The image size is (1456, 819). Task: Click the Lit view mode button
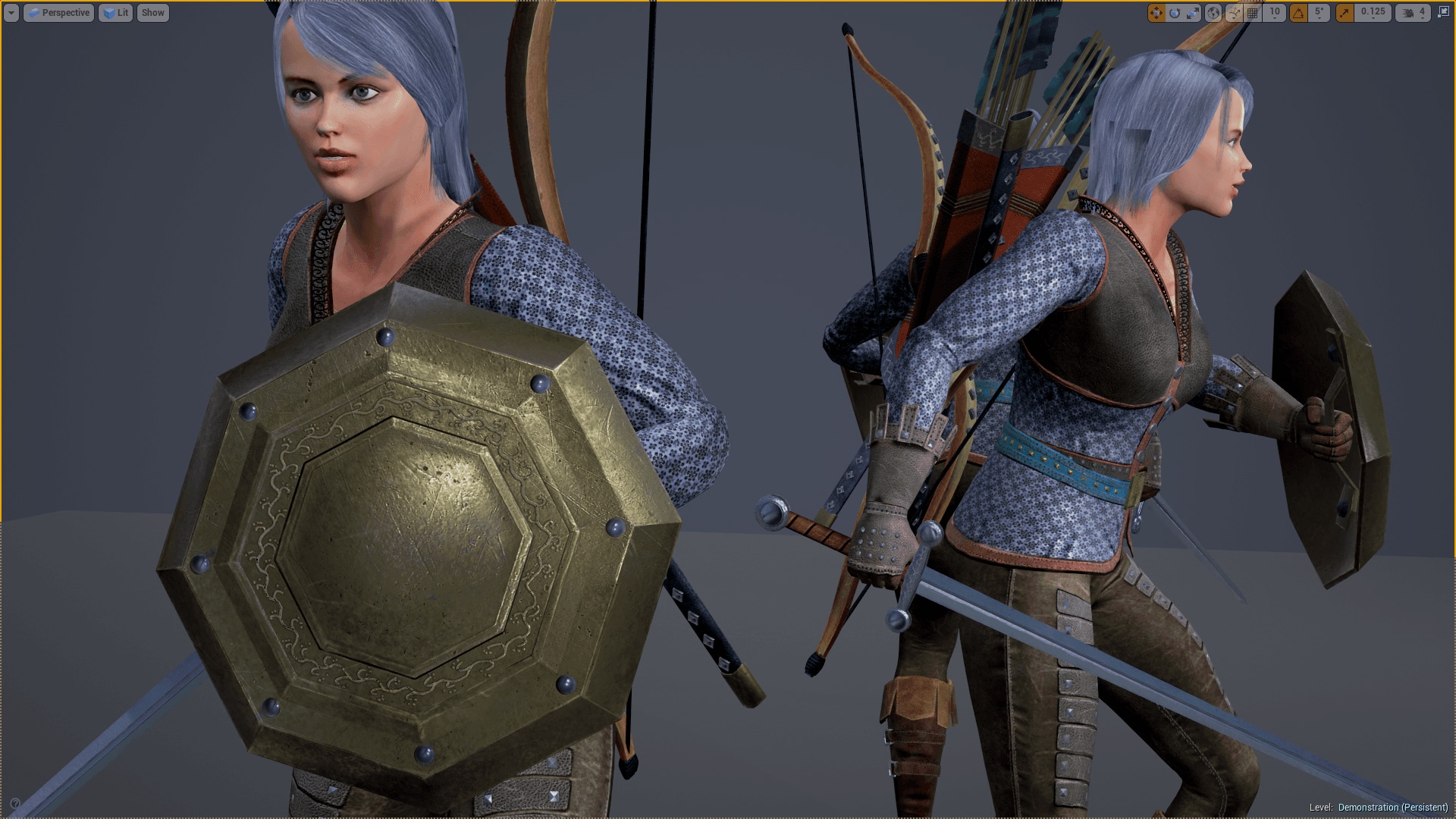(115, 12)
